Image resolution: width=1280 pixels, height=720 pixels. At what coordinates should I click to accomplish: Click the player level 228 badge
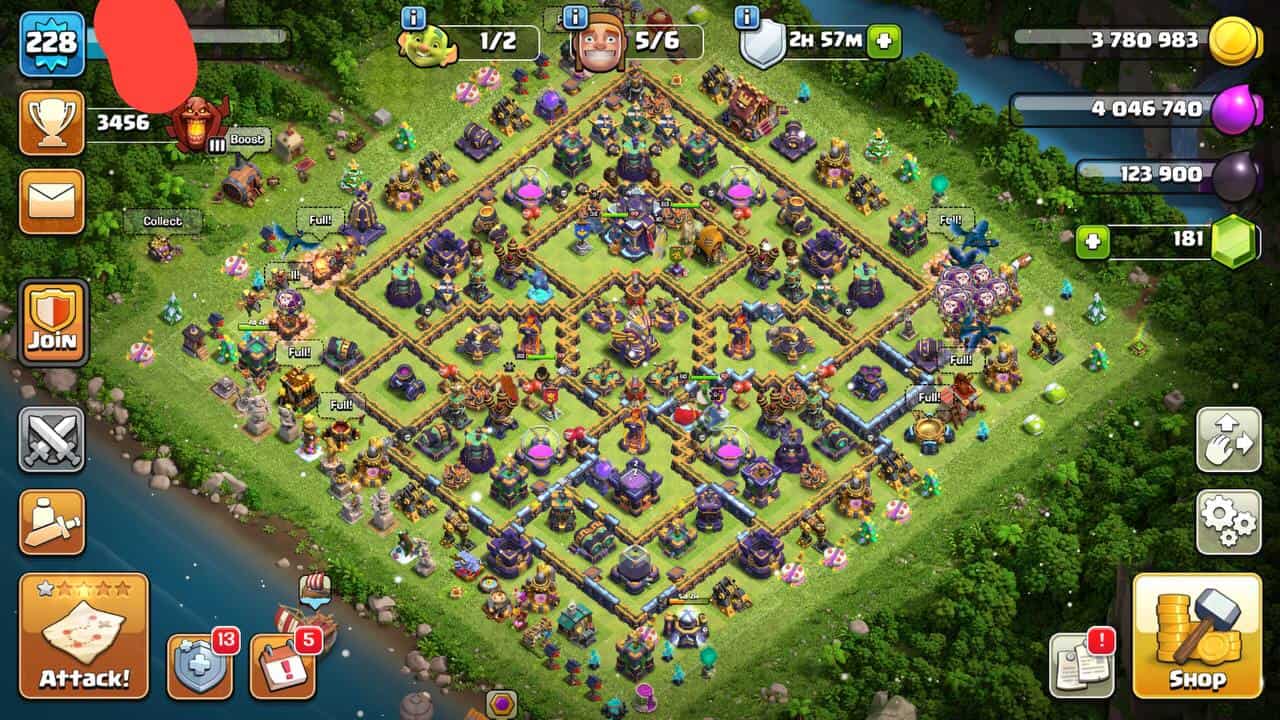pyautogui.click(x=52, y=43)
